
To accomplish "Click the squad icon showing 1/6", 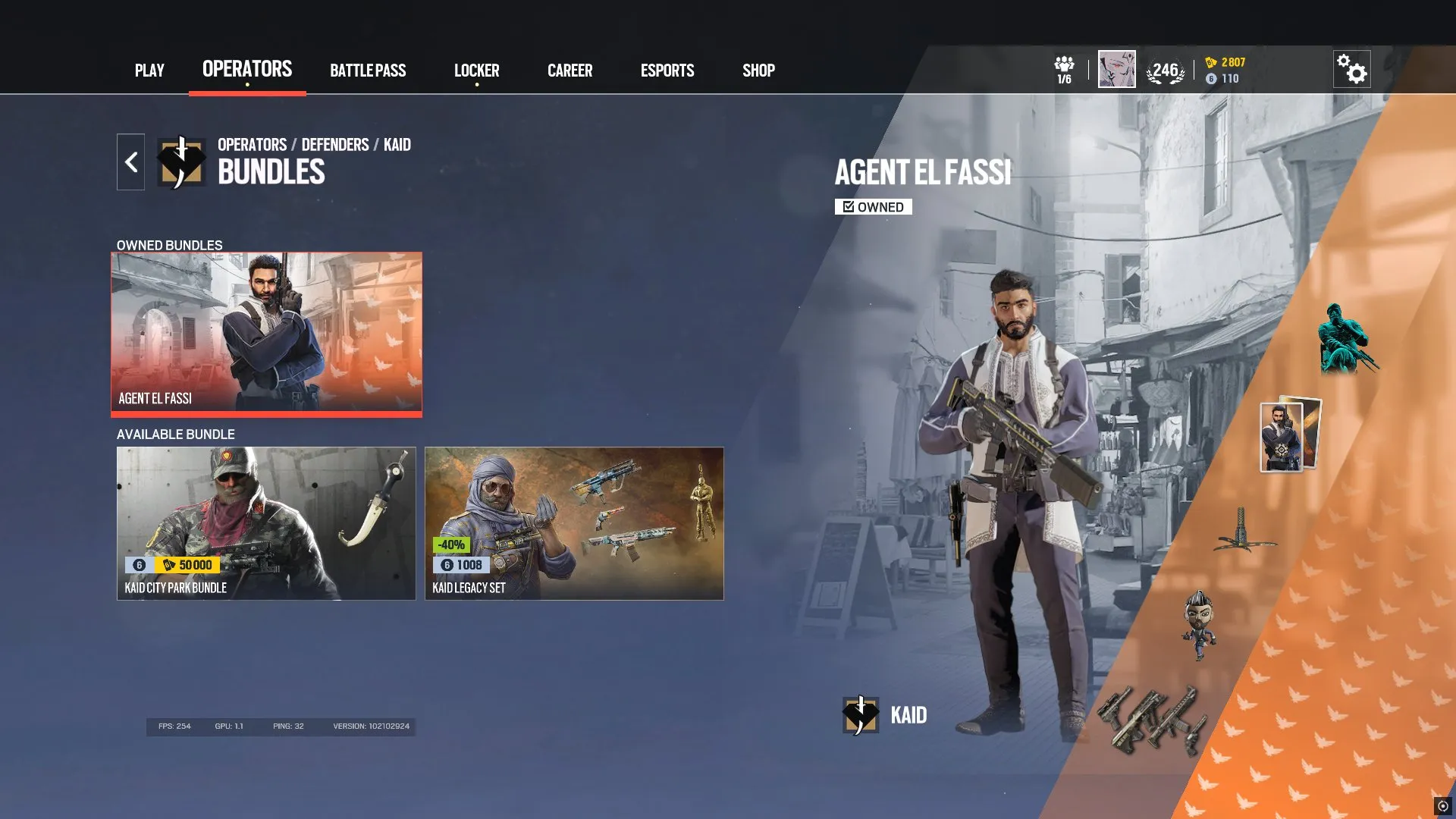I will [x=1065, y=69].
